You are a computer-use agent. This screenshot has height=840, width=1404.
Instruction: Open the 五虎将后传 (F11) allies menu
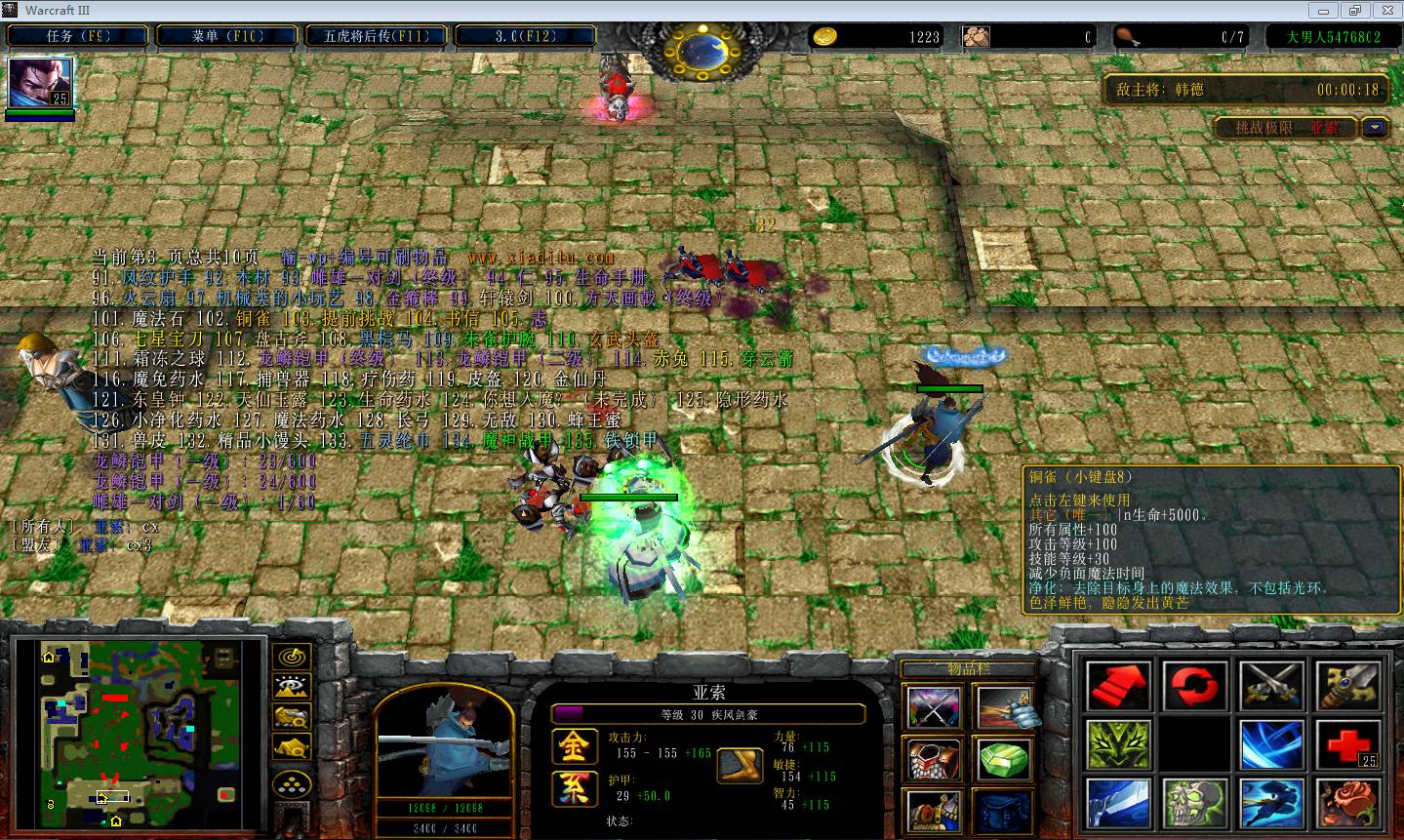(377, 36)
